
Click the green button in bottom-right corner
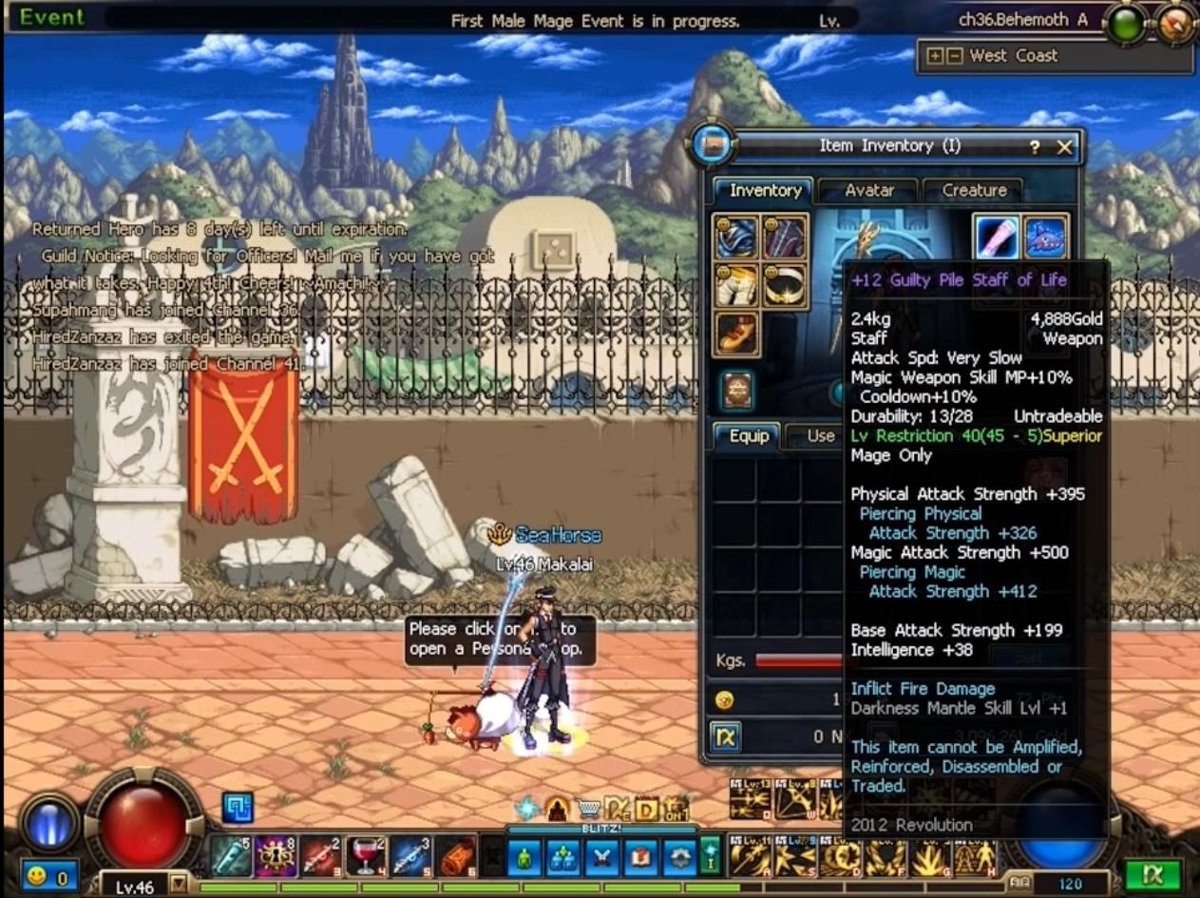pos(1152,874)
